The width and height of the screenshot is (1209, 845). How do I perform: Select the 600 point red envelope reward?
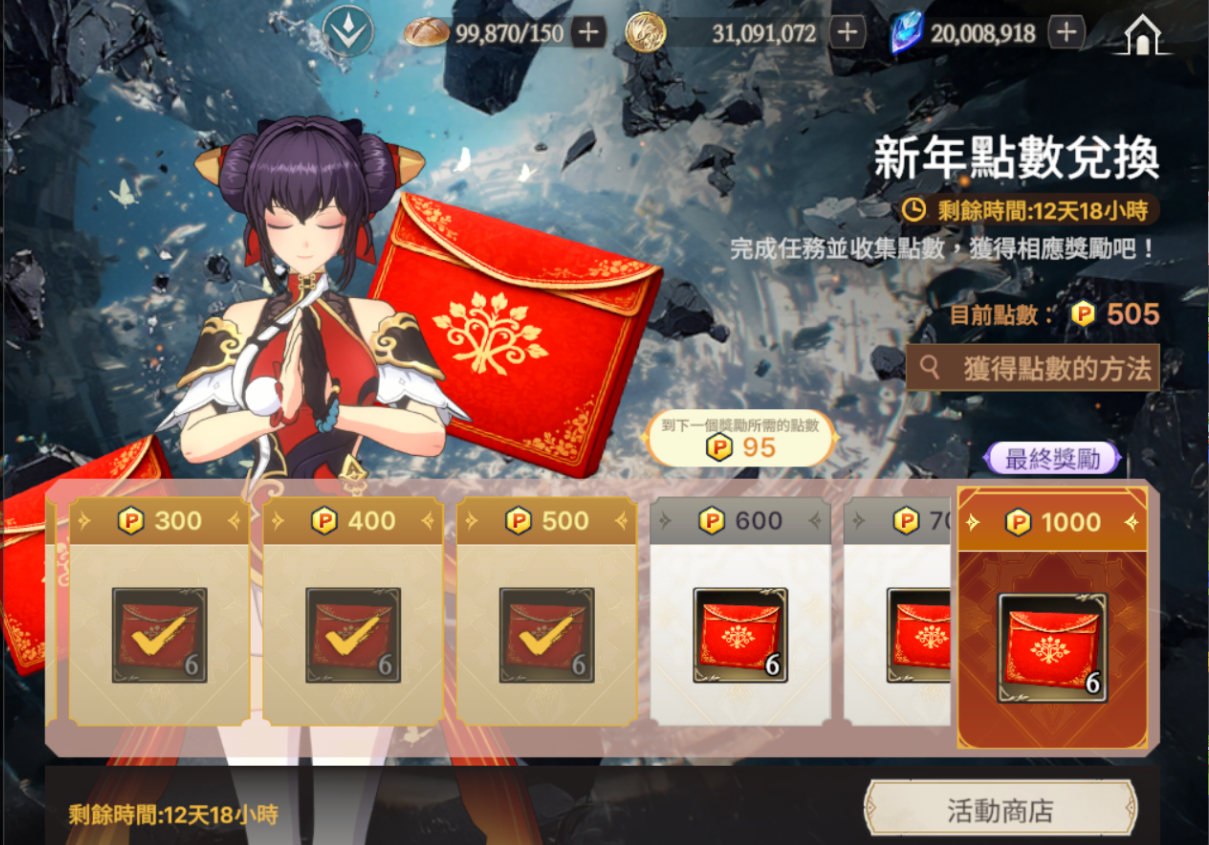click(740, 635)
